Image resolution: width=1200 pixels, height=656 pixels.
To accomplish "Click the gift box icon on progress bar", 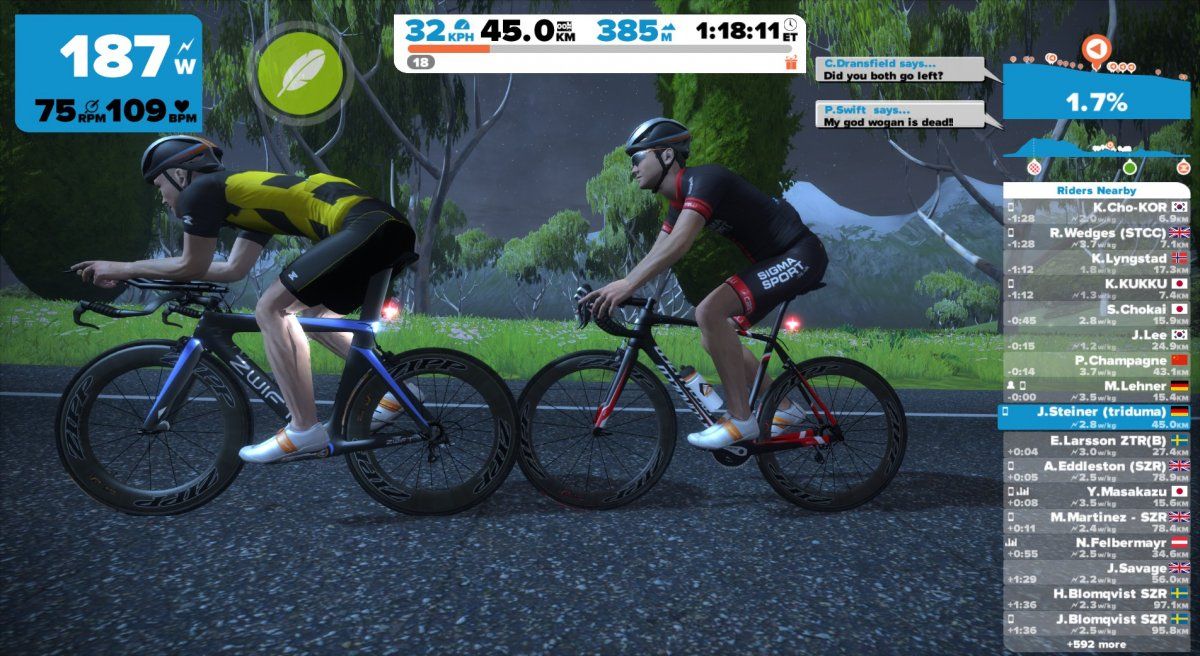I will click(791, 62).
